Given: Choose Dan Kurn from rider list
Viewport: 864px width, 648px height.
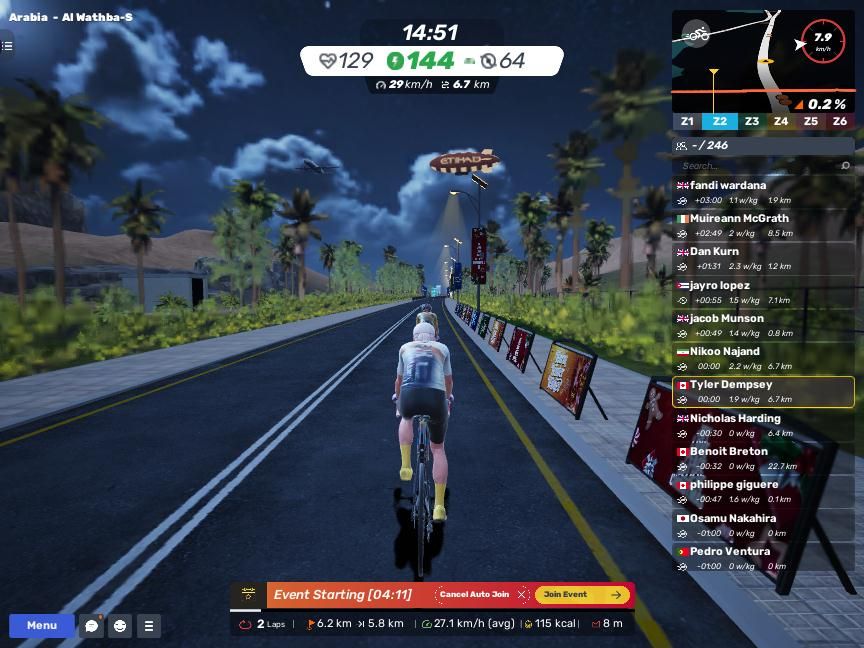Looking at the screenshot, I should (x=763, y=258).
